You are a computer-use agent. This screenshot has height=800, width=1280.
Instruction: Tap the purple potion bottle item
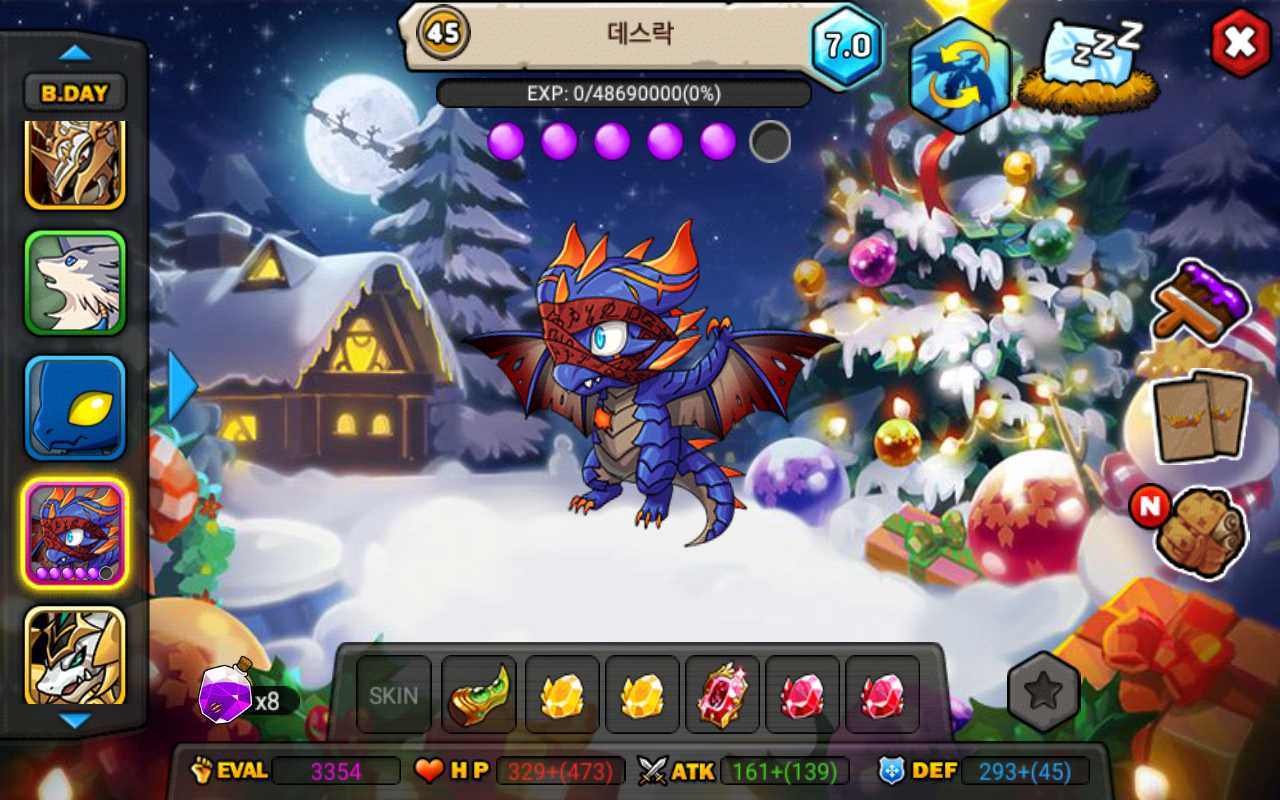pos(226,692)
